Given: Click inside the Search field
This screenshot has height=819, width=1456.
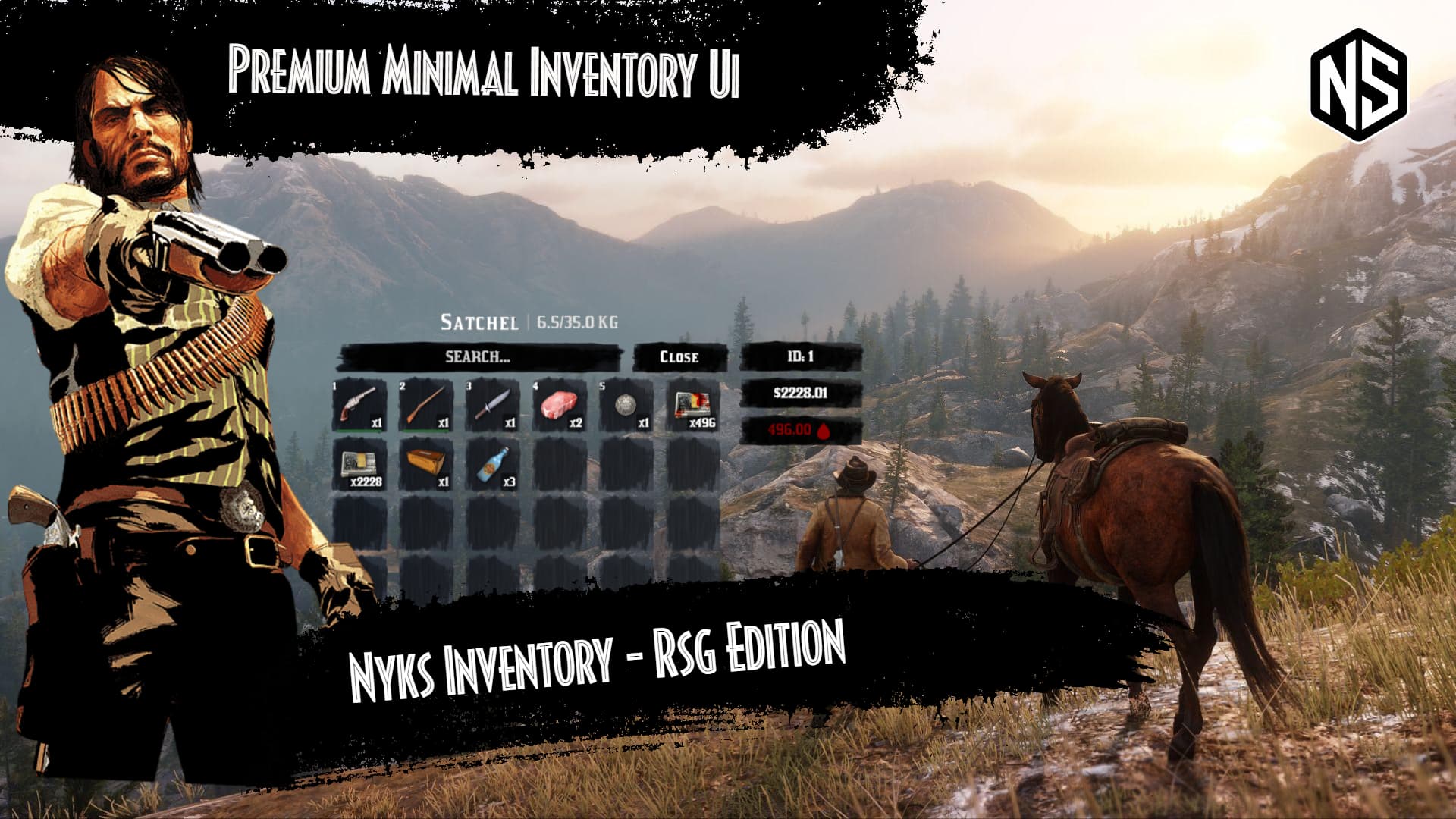Looking at the screenshot, I should 479,357.
